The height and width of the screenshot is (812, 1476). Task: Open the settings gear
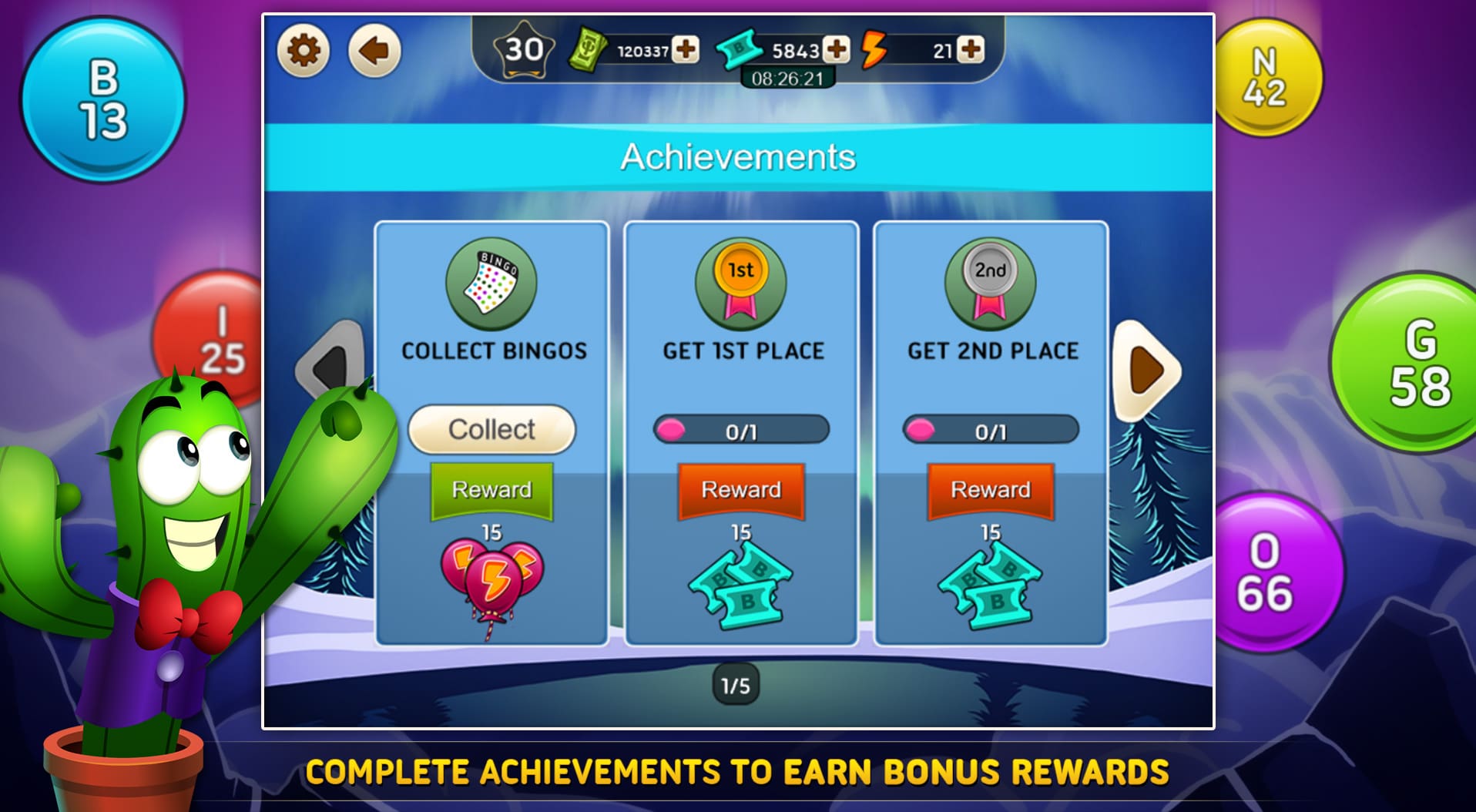point(302,48)
